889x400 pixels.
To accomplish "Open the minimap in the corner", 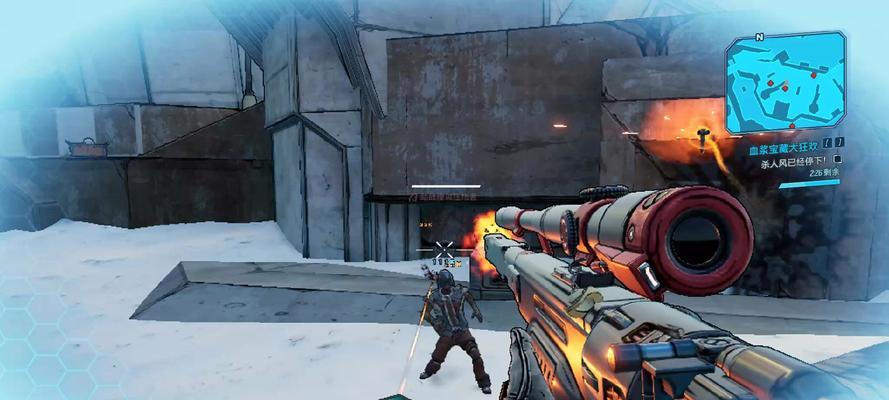I will [784, 83].
